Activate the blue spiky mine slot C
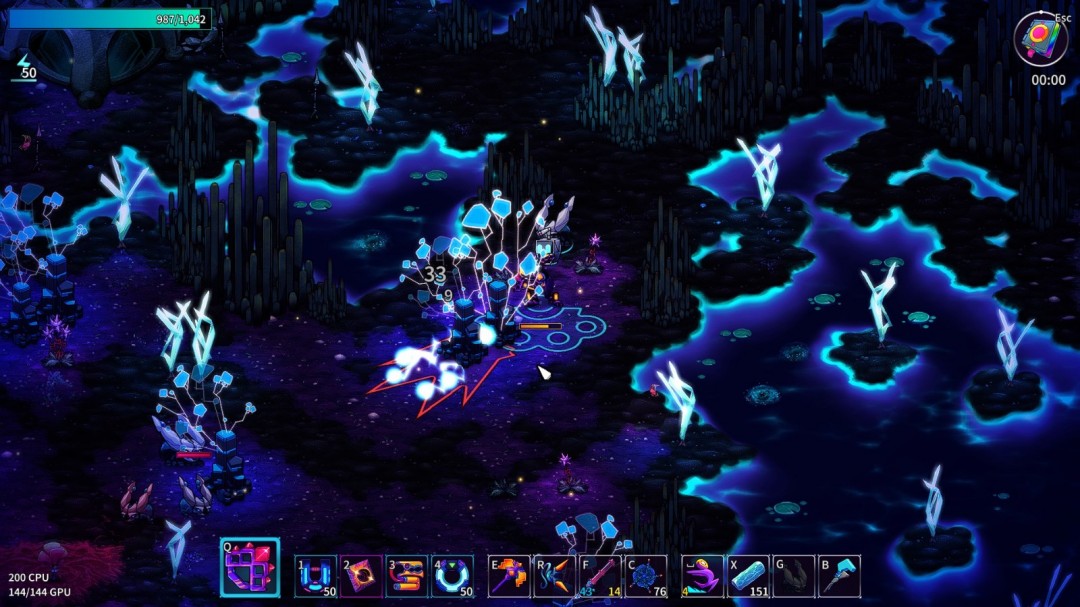The height and width of the screenshot is (607, 1080). (646, 577)
